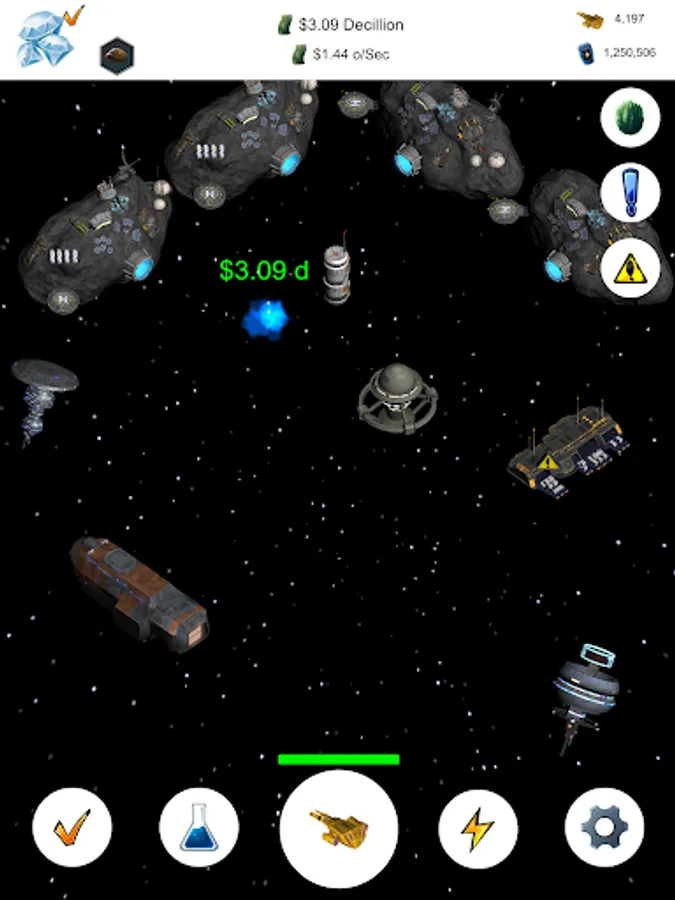This screenshot has width=675, height=900.
Task: Open the checkmark missions button
Action: pyautogui.click(x=72, y=828)
